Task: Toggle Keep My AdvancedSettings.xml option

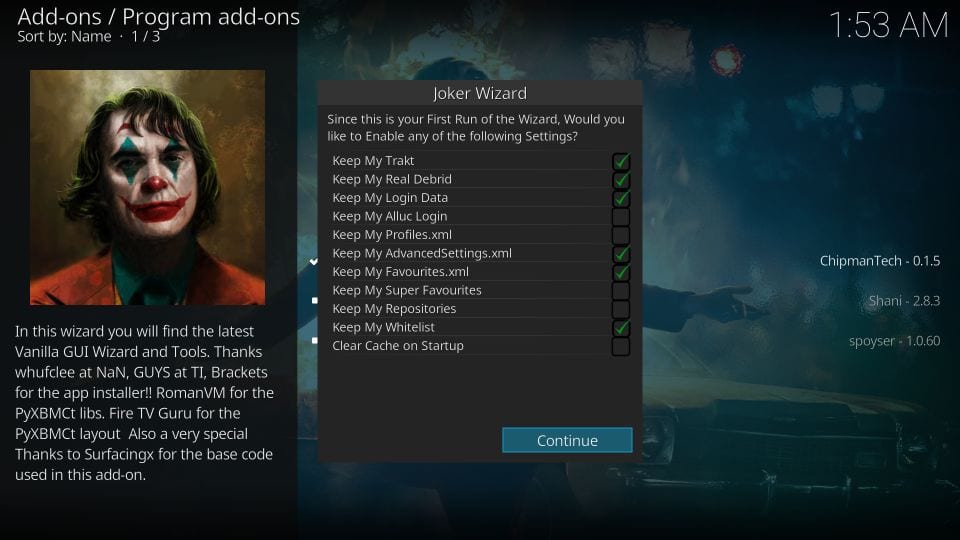Action: [620, 254]
